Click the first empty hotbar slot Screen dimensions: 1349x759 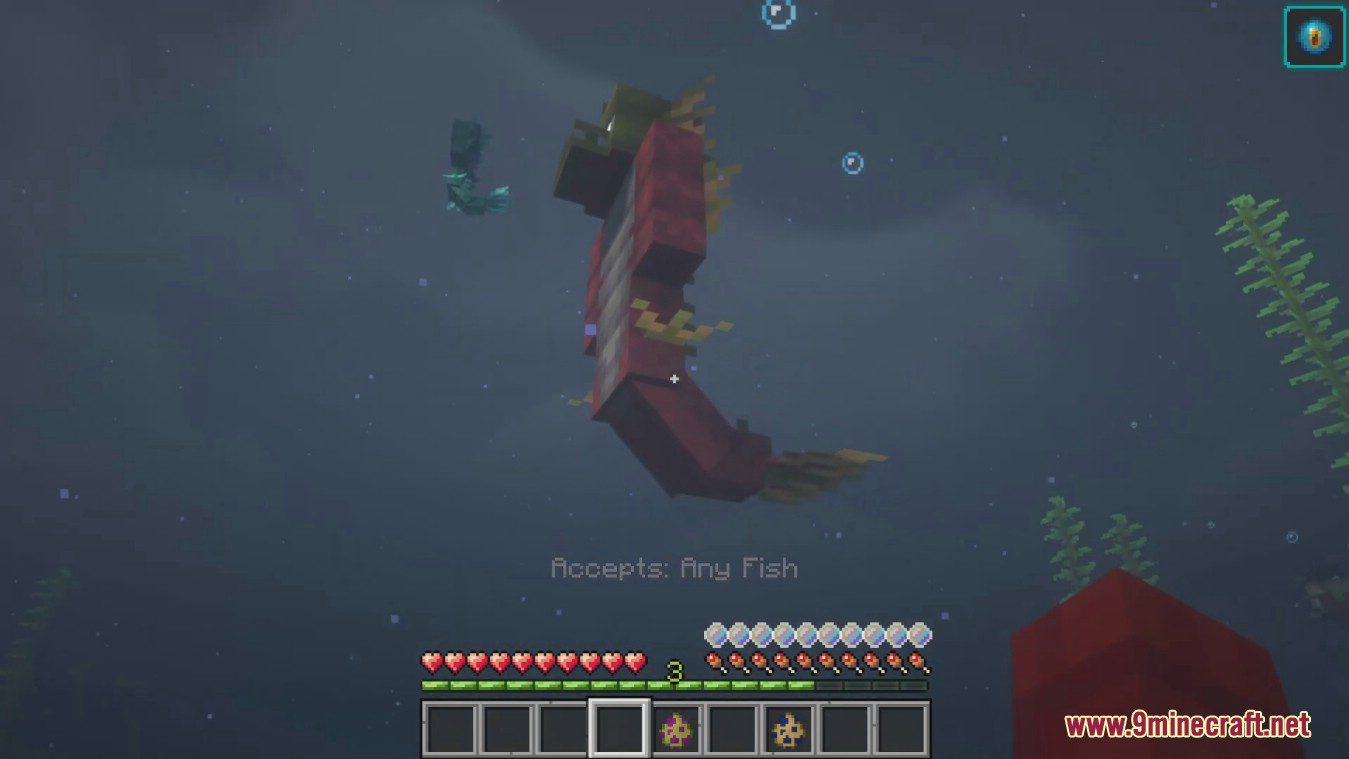[x=449, y=731]
